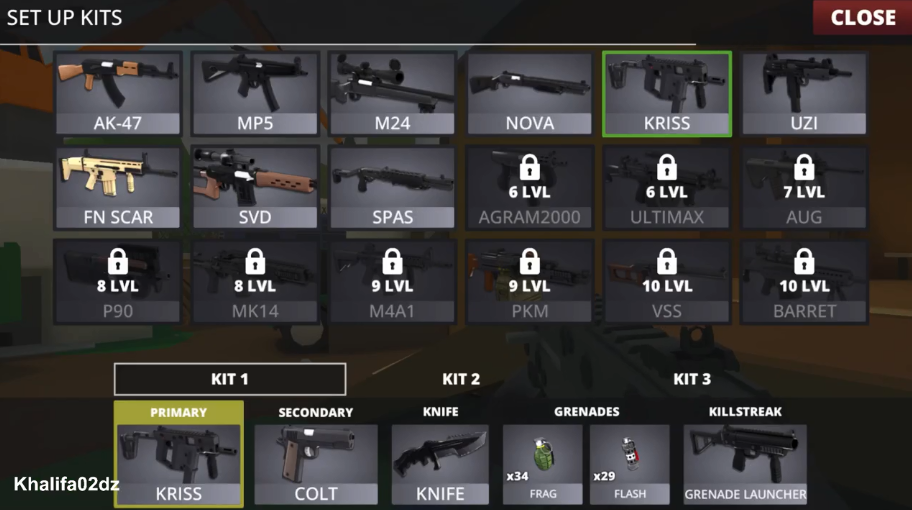The width and height of the screenshot is (912, 510).
Task: Close the Set Up Kits screen
Action: pyautogui.click(x=862, y=17)
